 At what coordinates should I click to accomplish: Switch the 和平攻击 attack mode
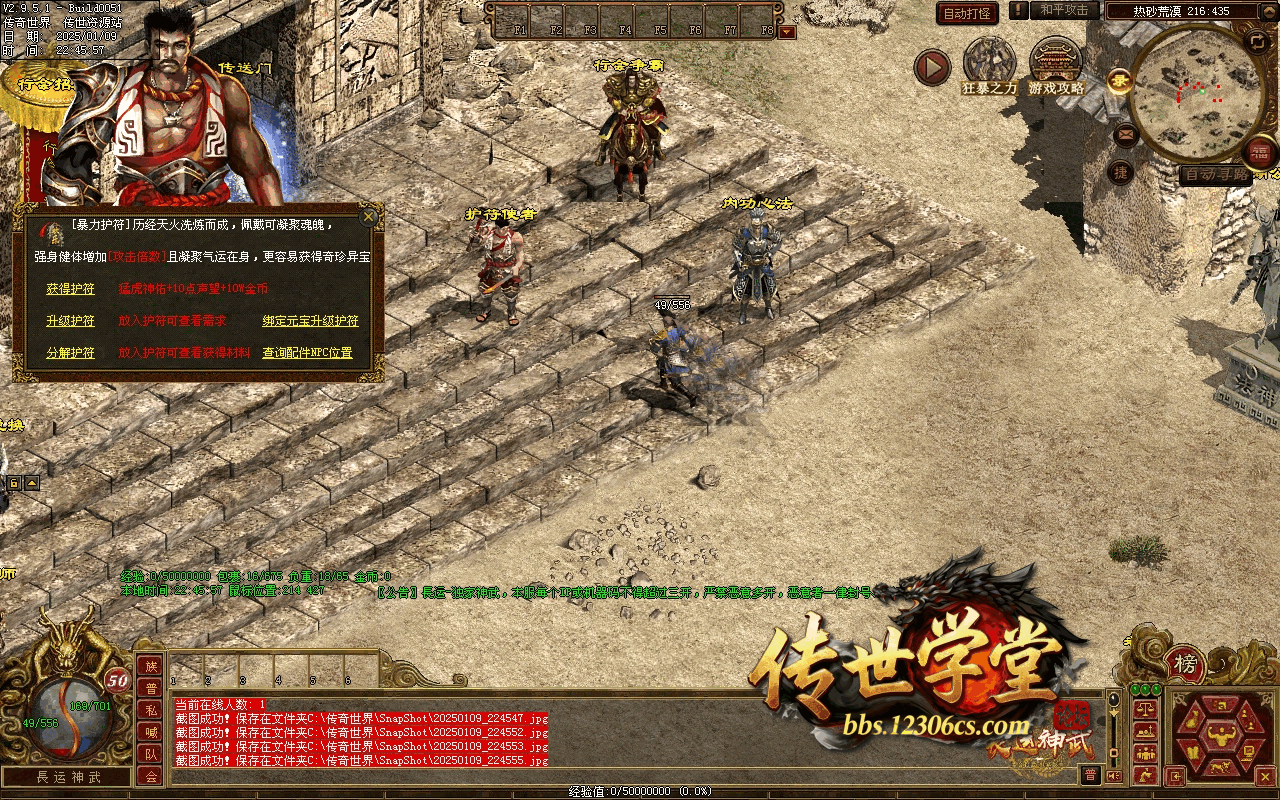(x=1063, y=10)
